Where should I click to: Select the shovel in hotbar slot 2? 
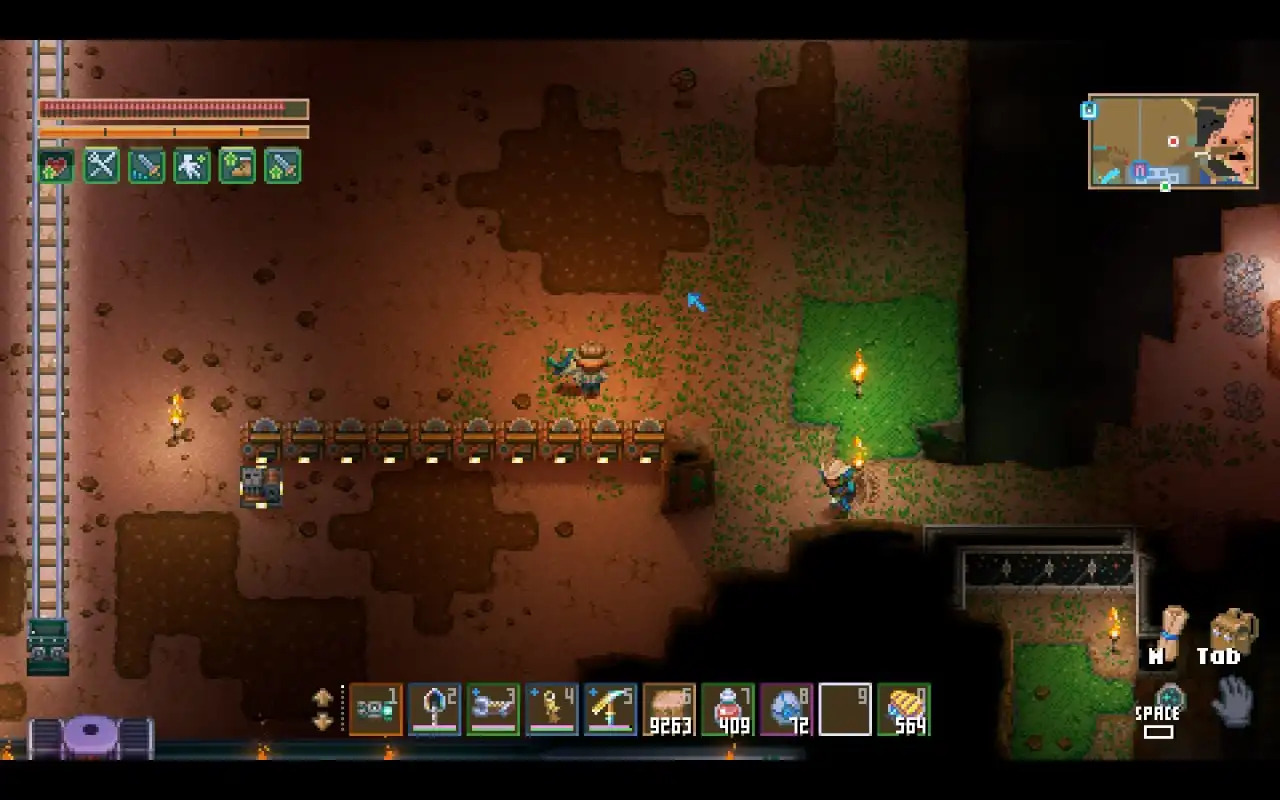(434, 709)
